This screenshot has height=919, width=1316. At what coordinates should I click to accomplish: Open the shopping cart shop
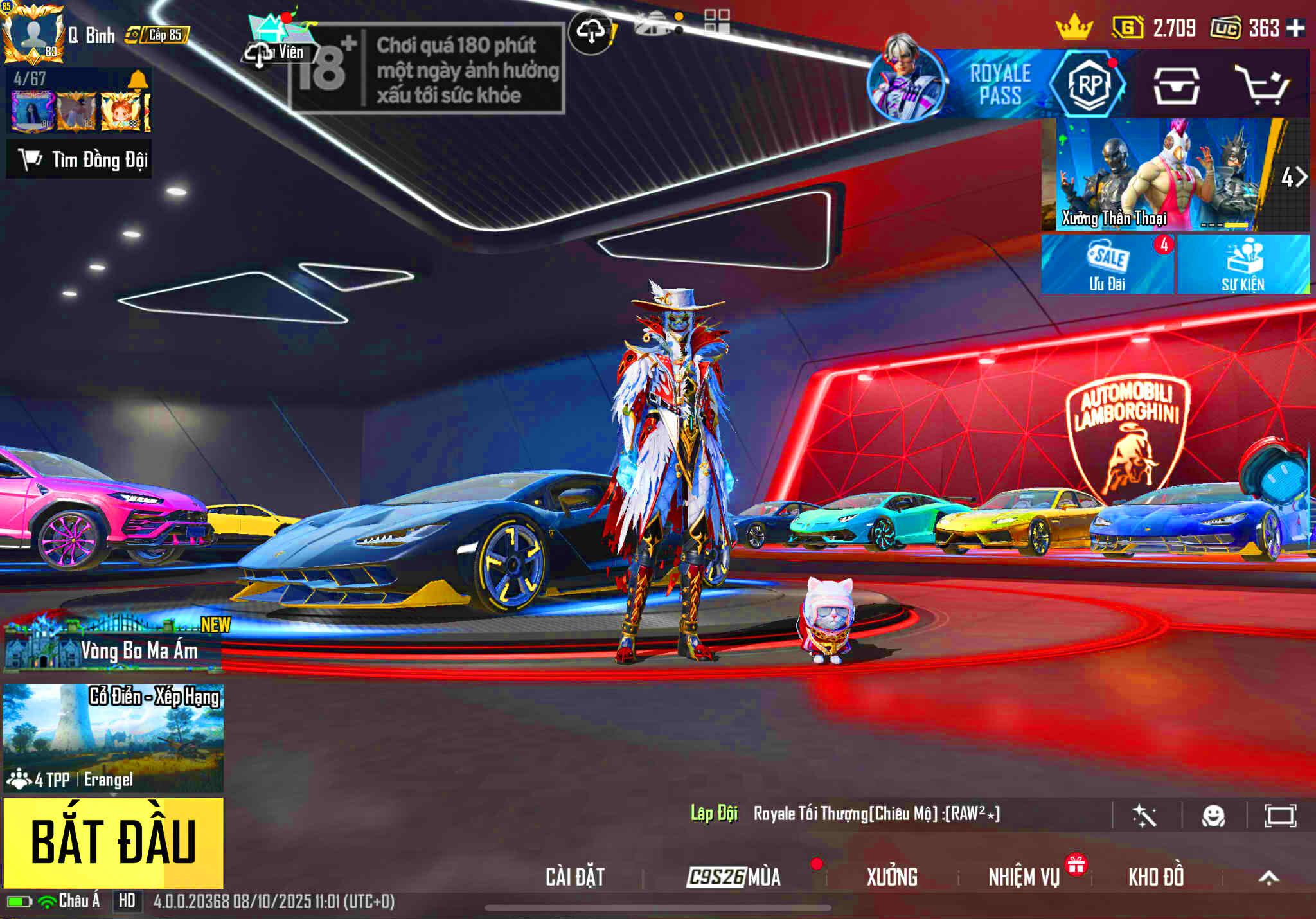click(x=1262, y=85)
